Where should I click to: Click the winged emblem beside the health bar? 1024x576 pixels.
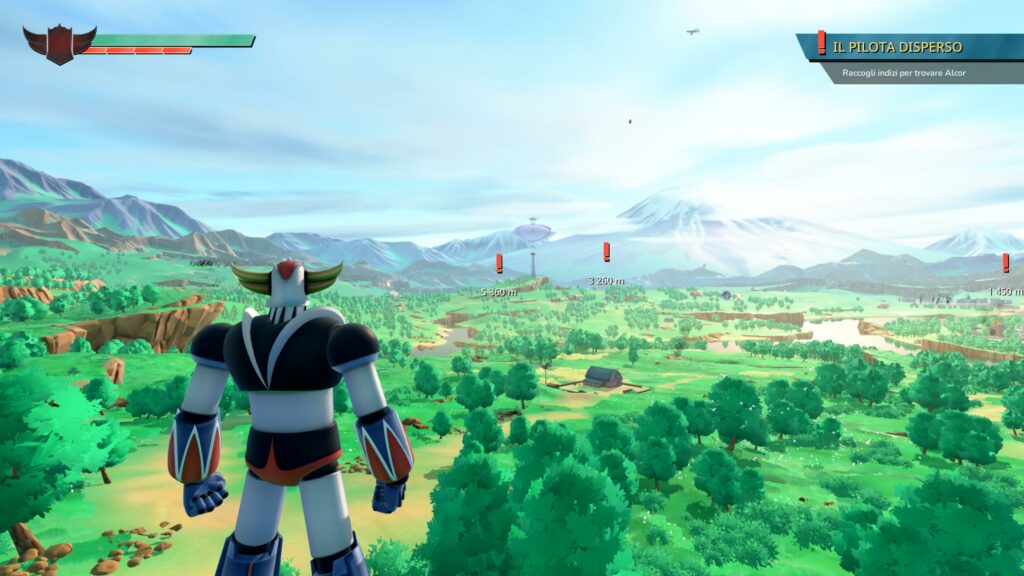(x=59, y=44)
